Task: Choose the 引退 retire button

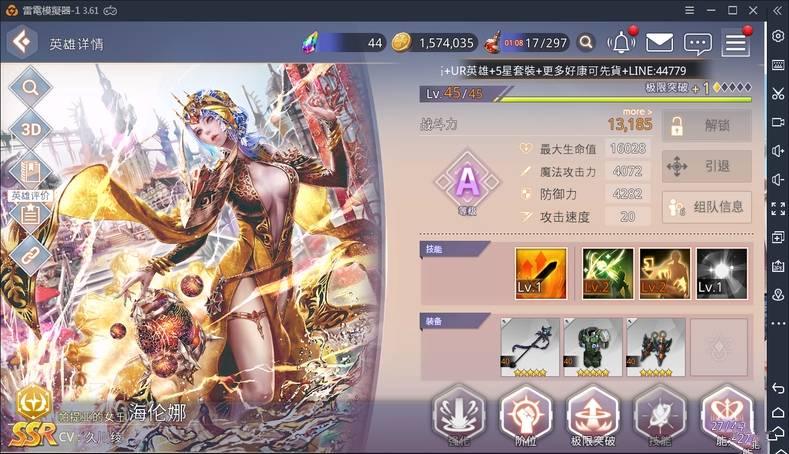Action: click(706, 166)
